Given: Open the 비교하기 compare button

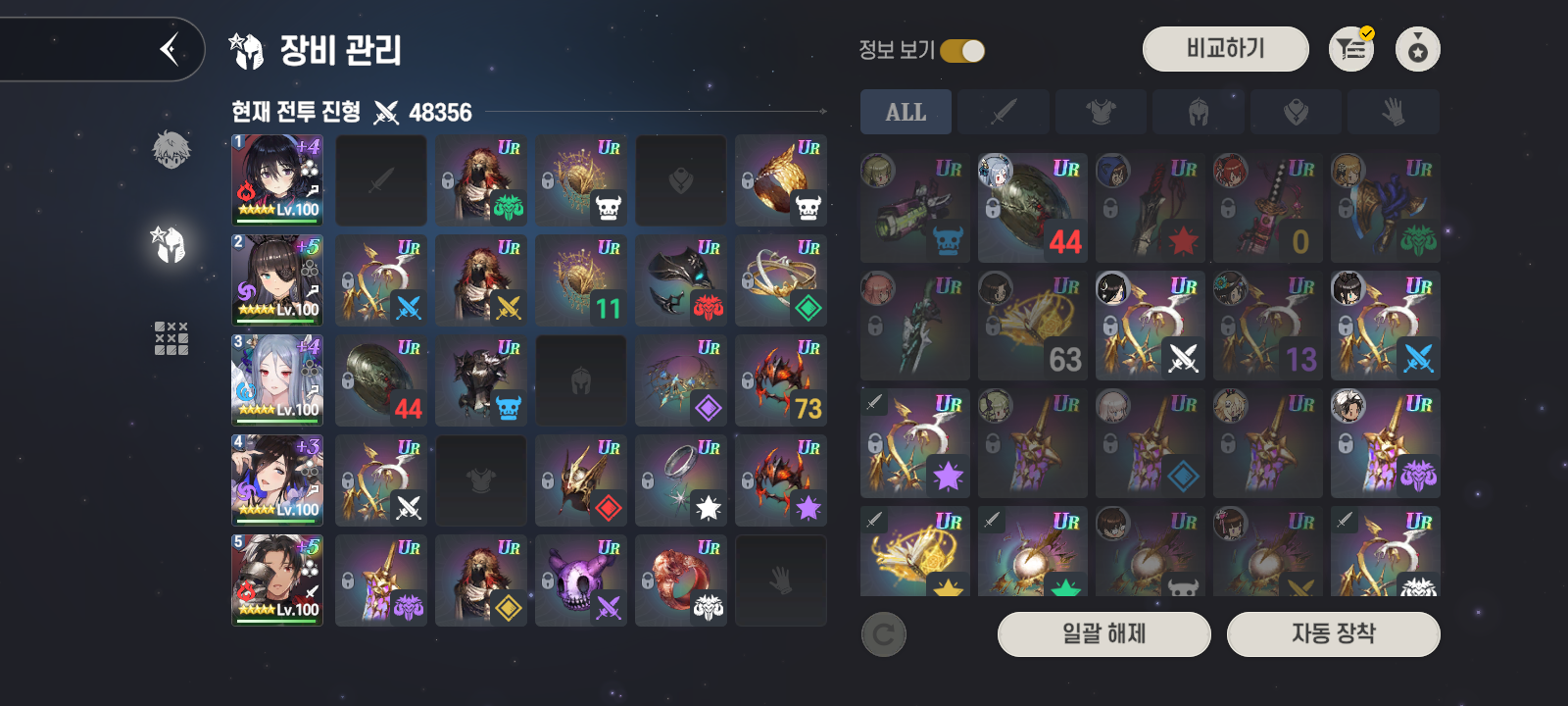Looking at the screenshot, I should 1225,49.
